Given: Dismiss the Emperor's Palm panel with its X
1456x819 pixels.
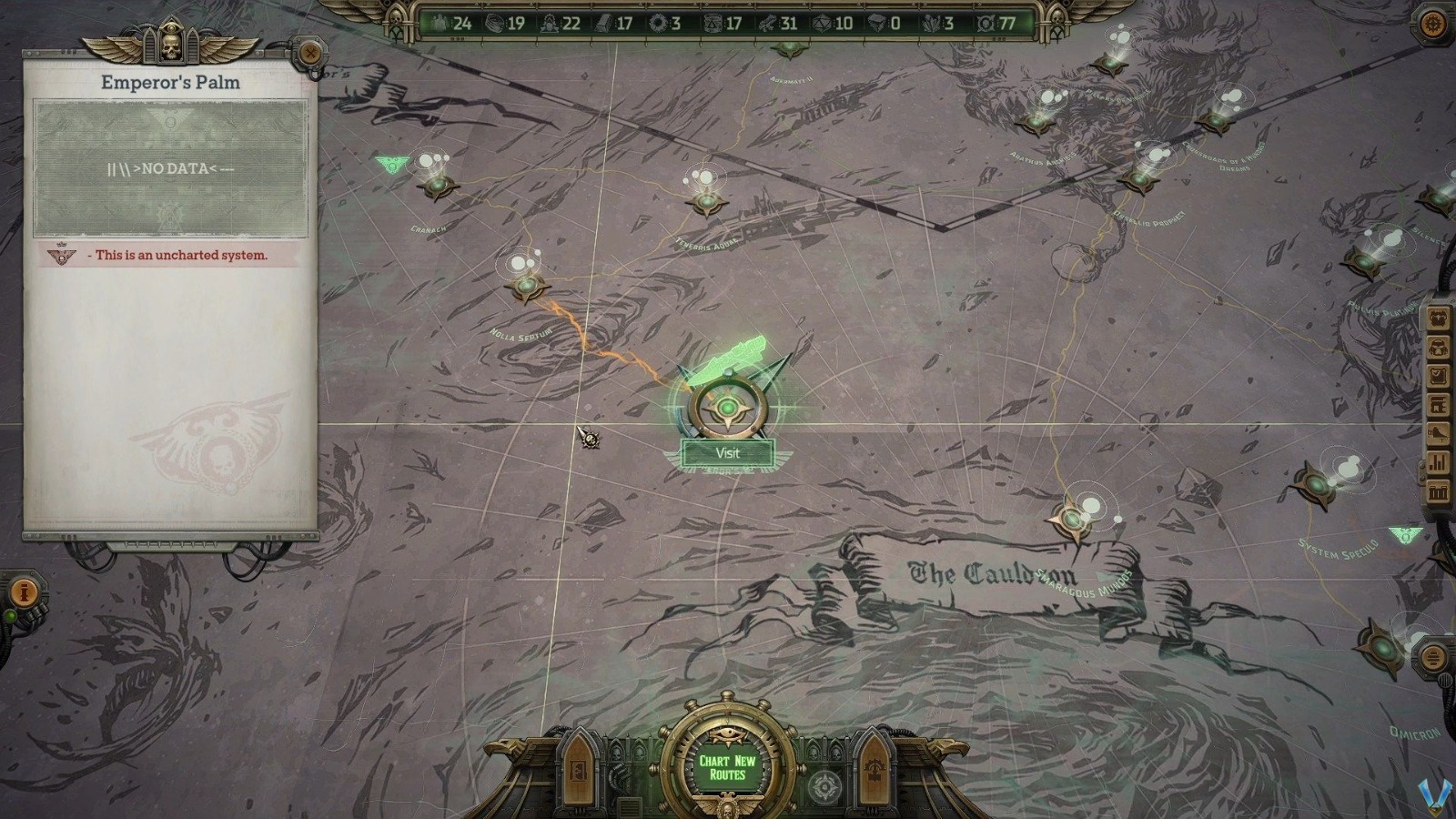Looking at the screenshot, I should click(312, 55).
